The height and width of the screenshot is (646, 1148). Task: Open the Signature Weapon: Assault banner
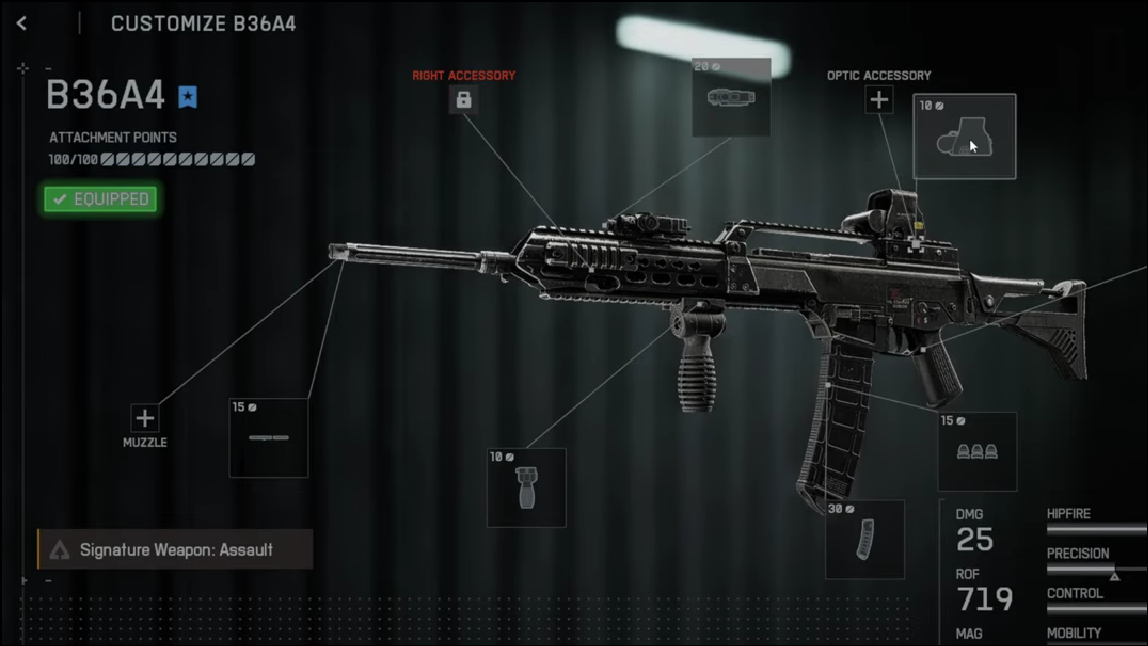coord(175,550)
